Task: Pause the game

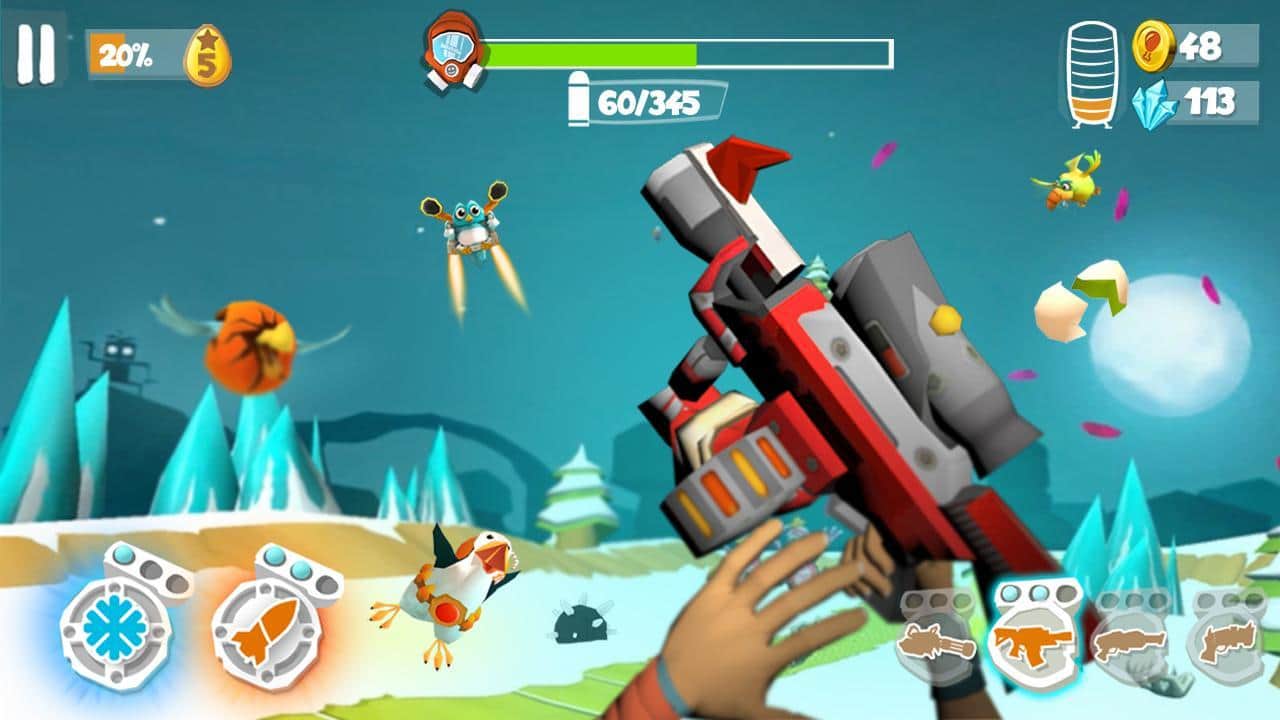Action: pyautogui.click(x=36, y=53)
